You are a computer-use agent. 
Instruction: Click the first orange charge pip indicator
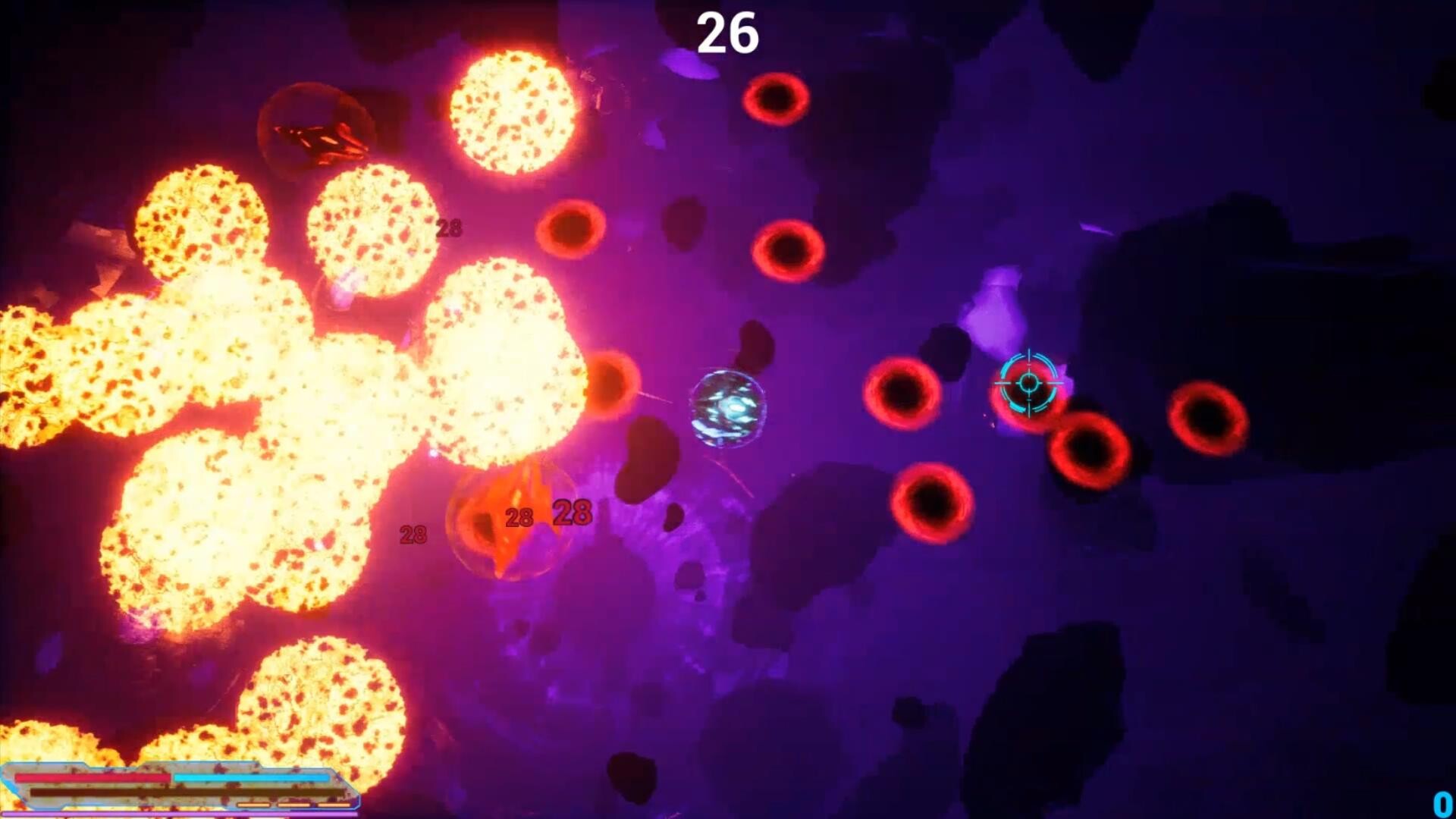[255, 805]
